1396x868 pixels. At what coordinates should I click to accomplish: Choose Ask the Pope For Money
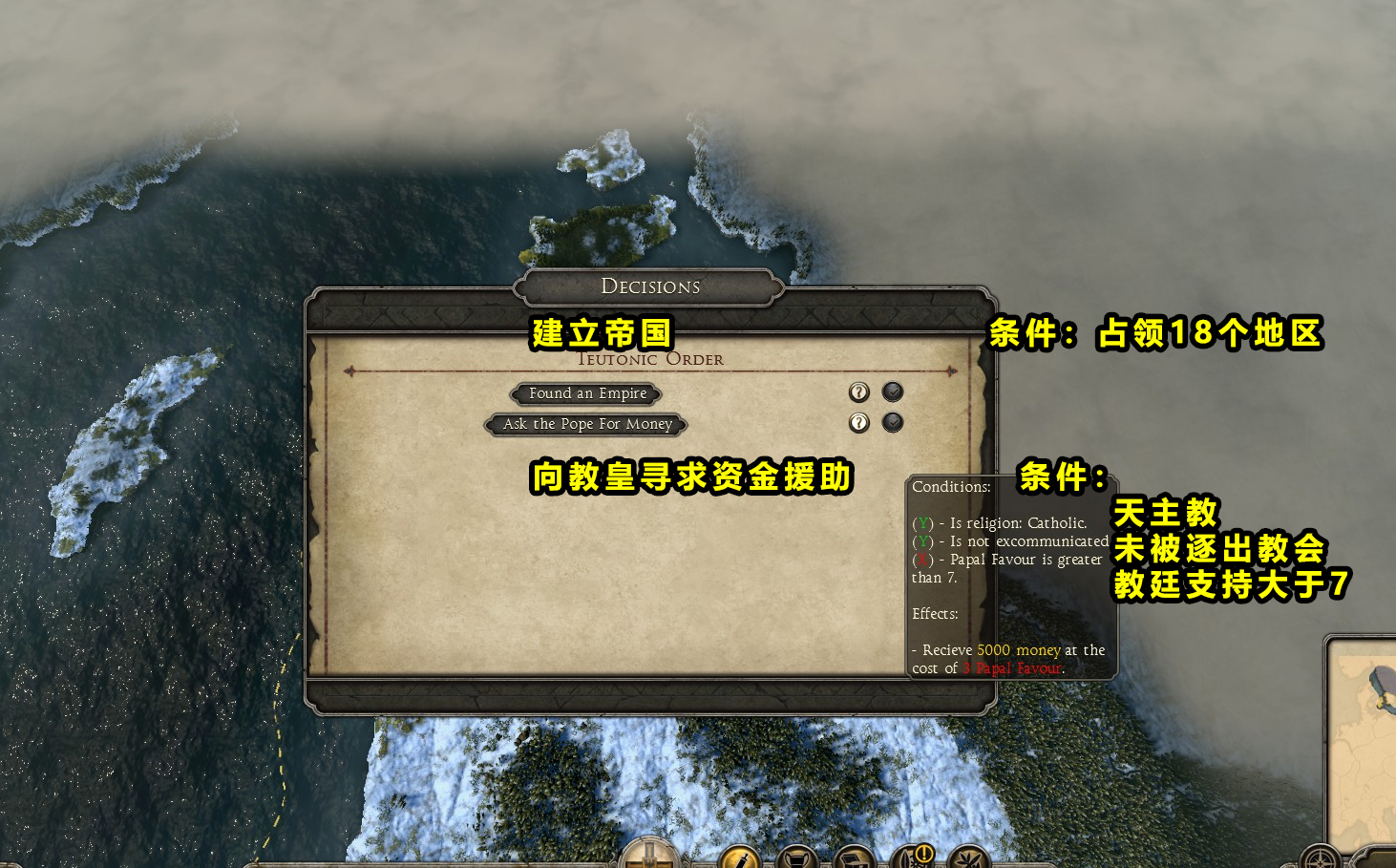[x=587, y=424]
